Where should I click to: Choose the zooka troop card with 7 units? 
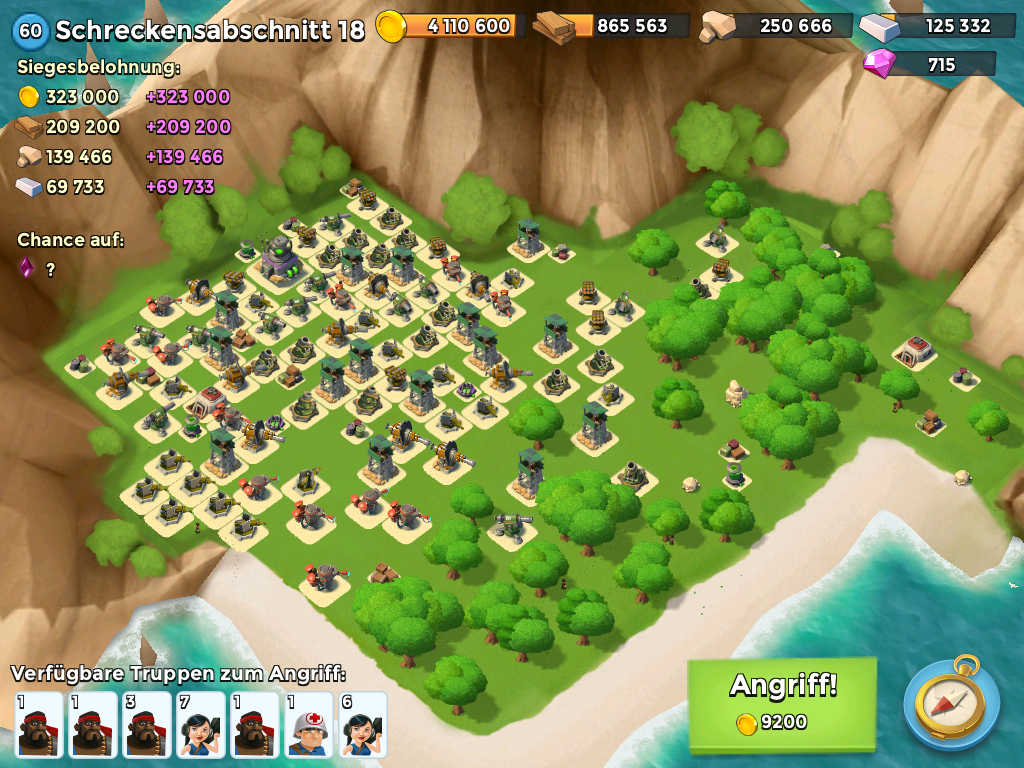click(x=201, y=724)
